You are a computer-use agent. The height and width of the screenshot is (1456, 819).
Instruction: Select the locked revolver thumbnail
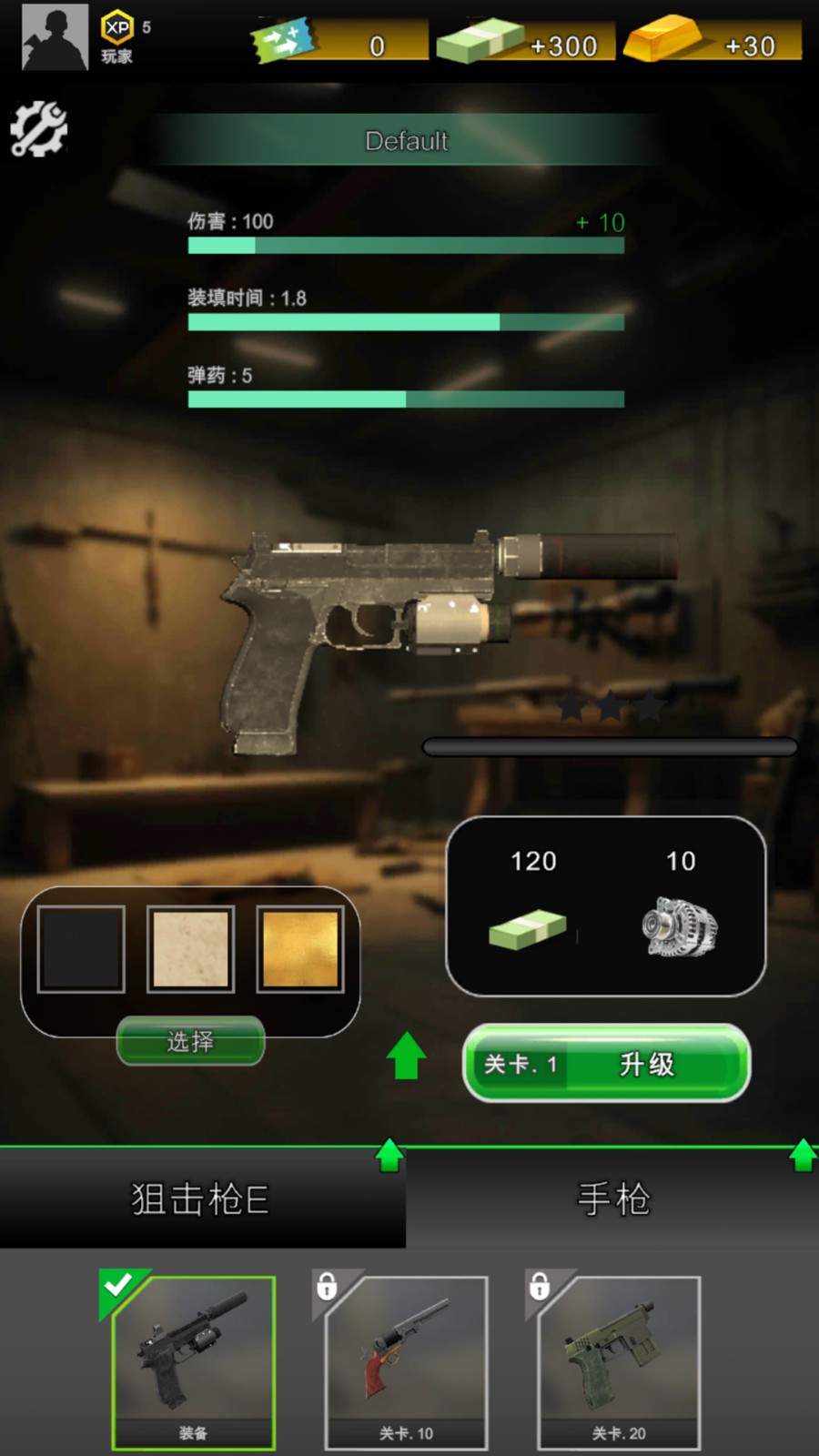406,1361
